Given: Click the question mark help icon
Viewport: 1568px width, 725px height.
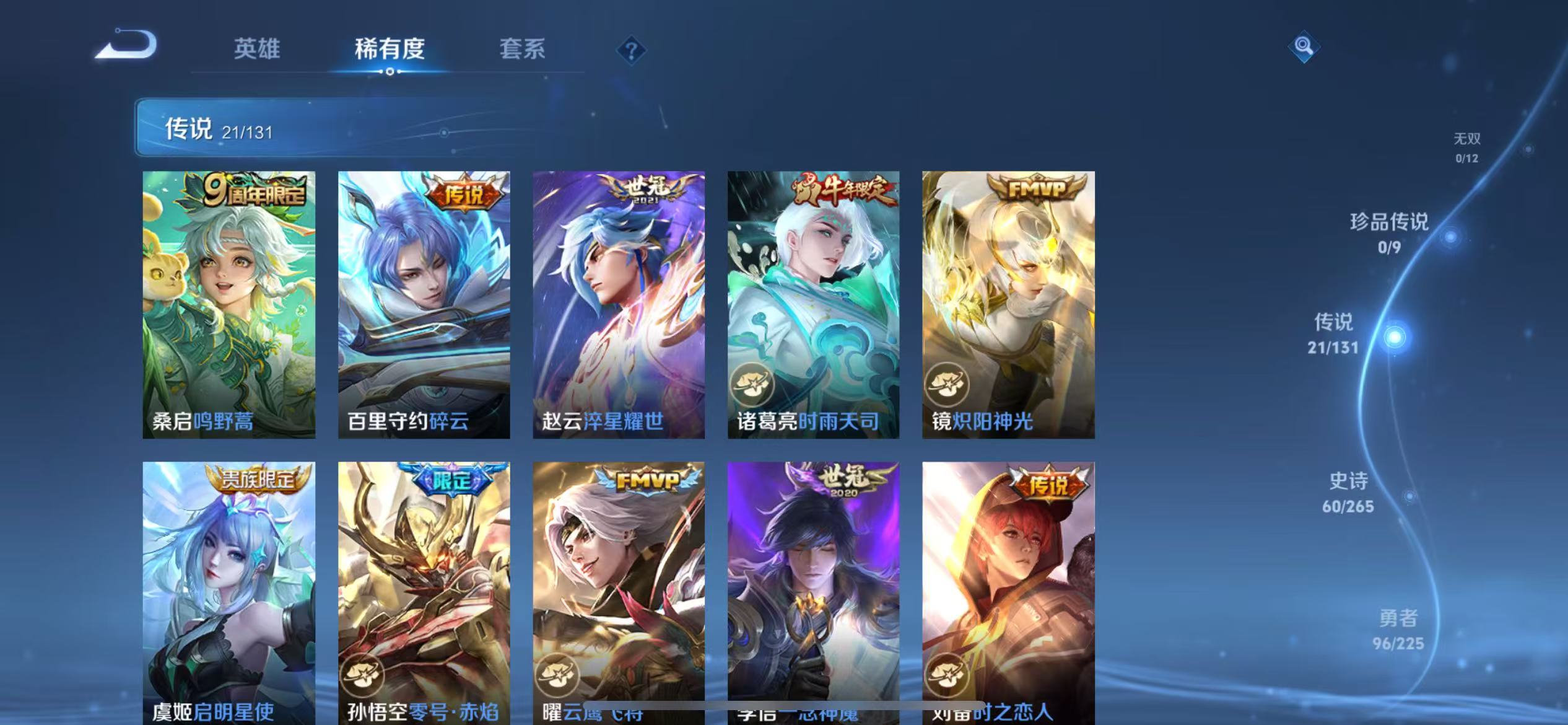Looking at the screenshot, I should tap(630, 49).
